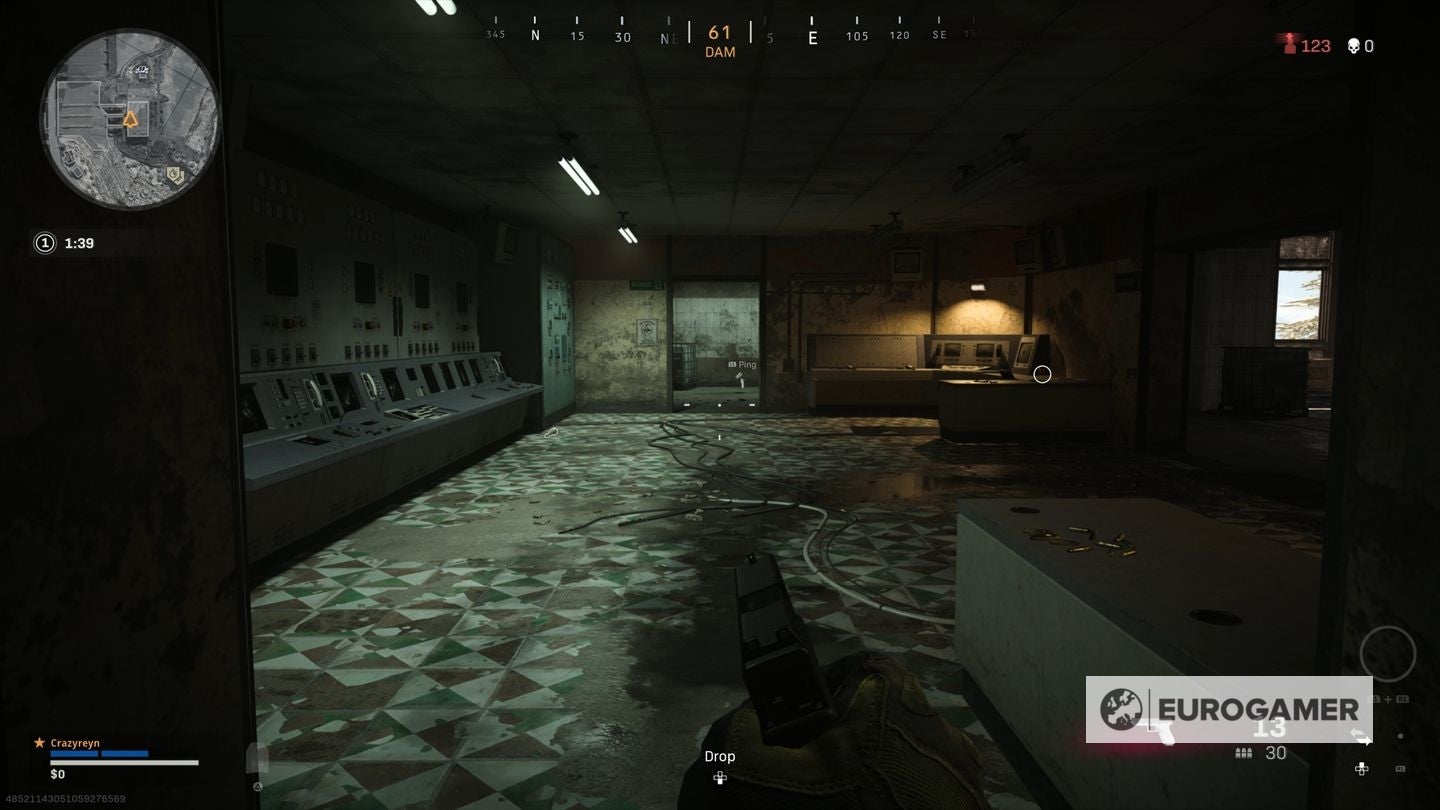The height and width of the screenshot is (810, 1440).
Task: Click the compass heading 61 DAM at the top
Action: tap(720, 40)
